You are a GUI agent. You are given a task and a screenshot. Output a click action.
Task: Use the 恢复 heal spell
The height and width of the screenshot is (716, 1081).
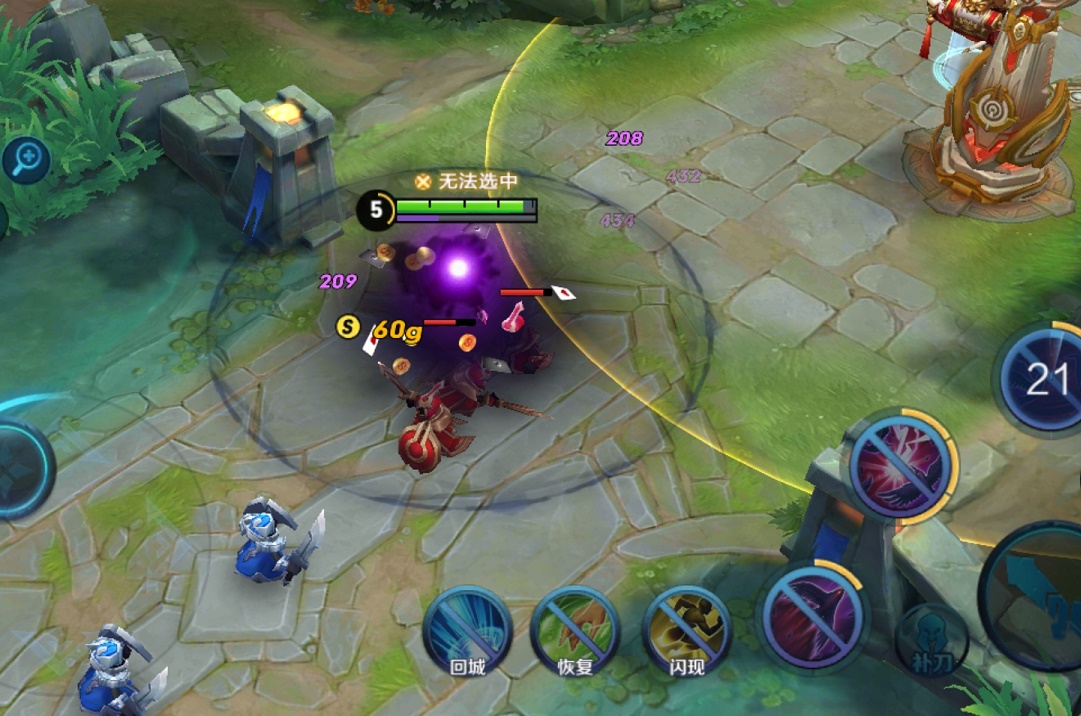point(575,629)
